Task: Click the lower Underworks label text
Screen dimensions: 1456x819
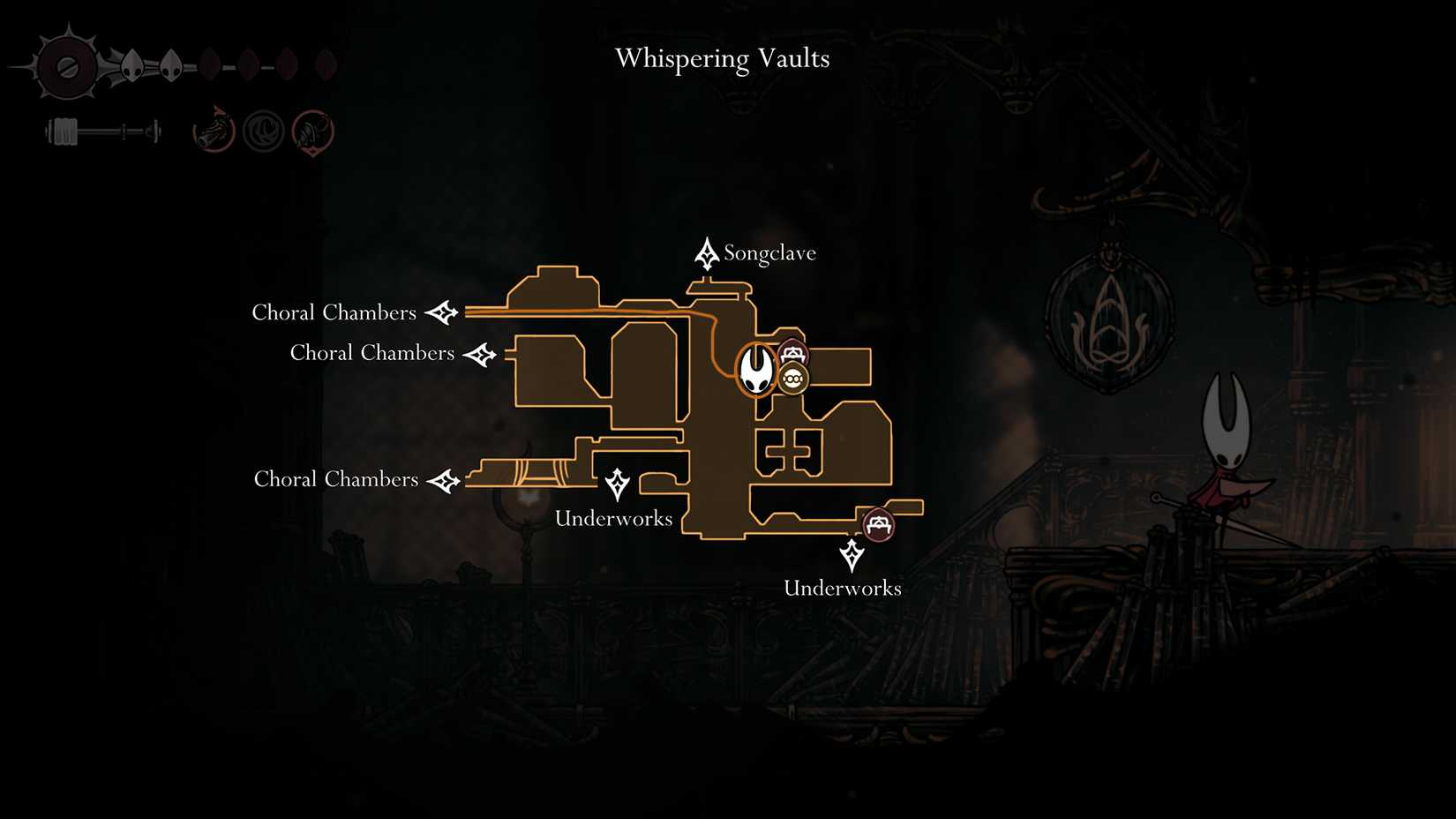Action: pyautogui.click(x=843, y=588)
